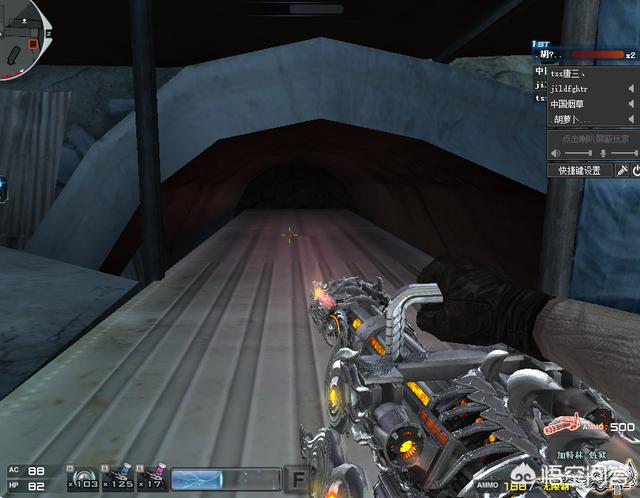Mute player jildfghtr via the speaker arrow
Image resolution: width=640 pixels, height=498 pixels.
tap(631, 88)
